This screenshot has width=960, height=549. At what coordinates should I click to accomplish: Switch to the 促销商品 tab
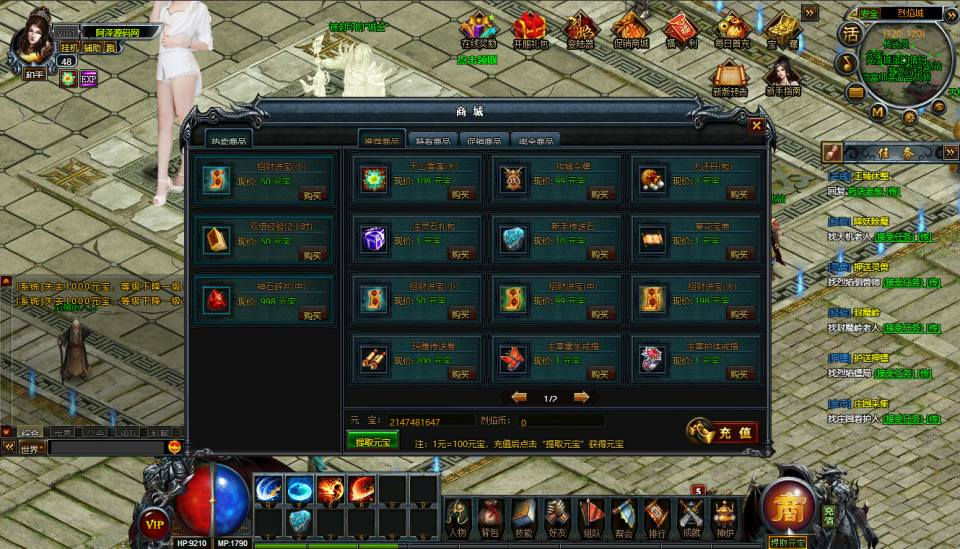tap(484, 141)
